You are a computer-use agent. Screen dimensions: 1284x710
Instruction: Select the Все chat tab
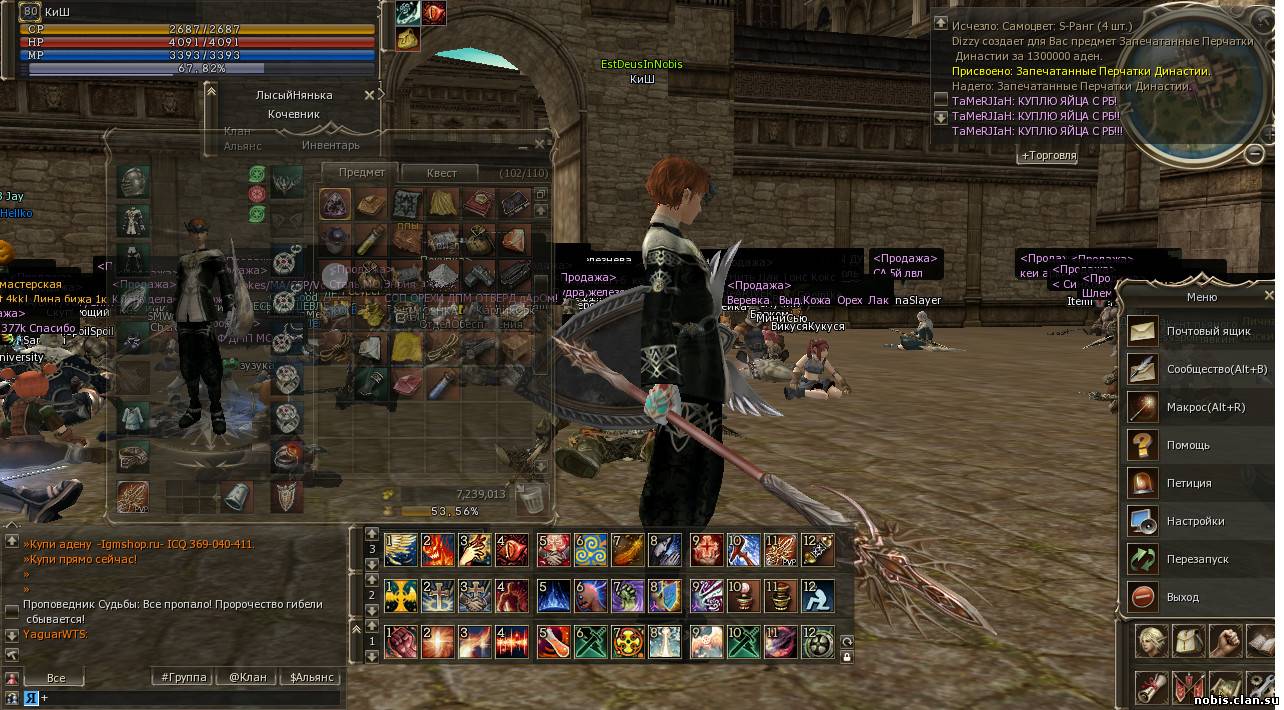click(56, 677)
